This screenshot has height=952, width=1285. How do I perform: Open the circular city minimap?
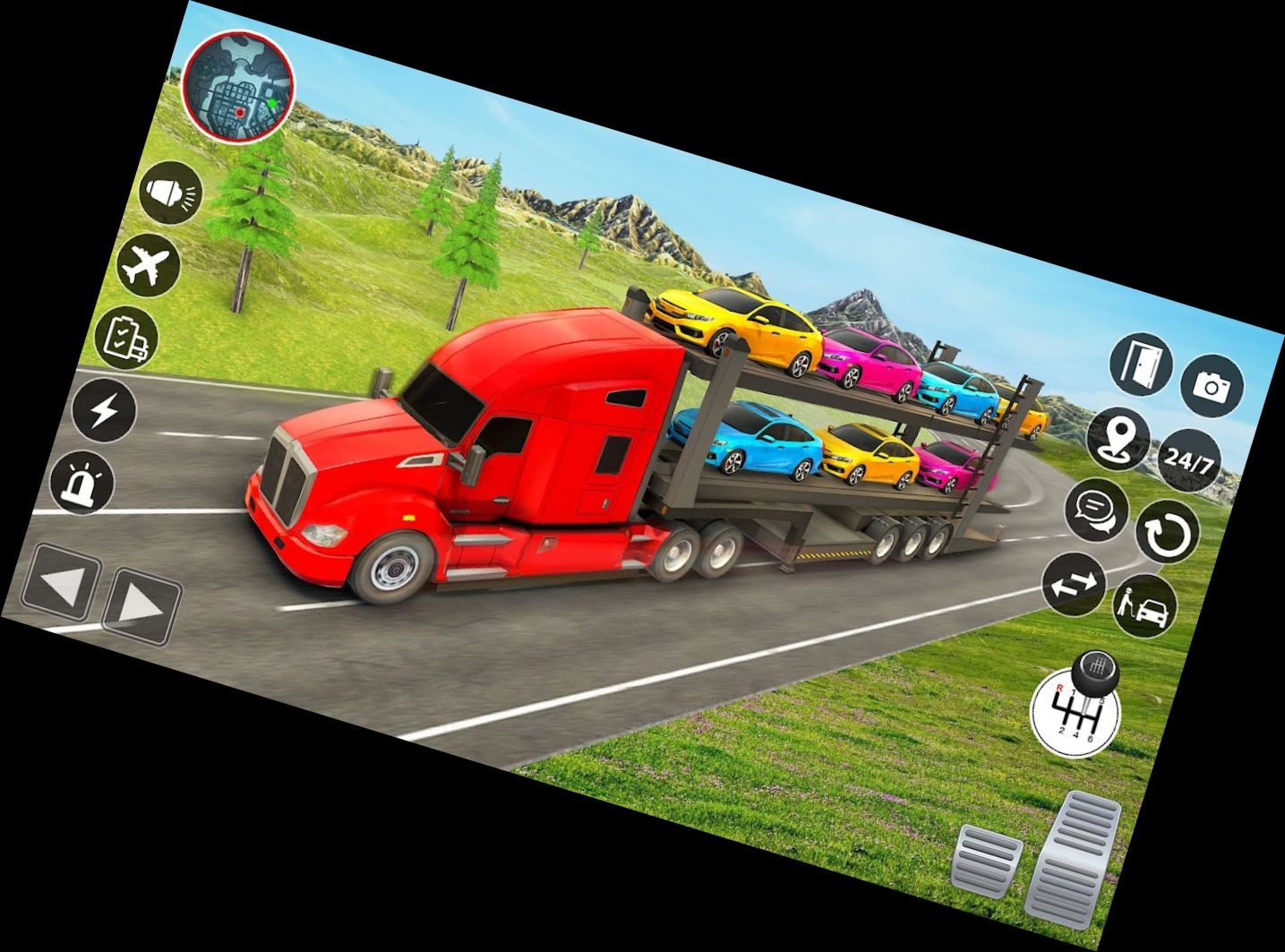[239, 87]
